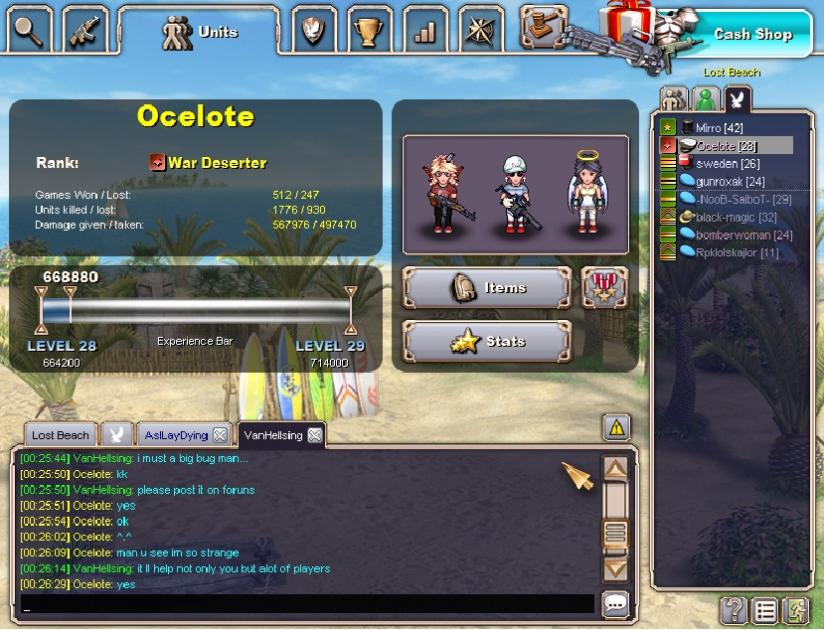Switch to the Lost Beach chat tab
The height and width of the screenshot is (630, 824).
pyautogui.click(x=60, y=435)
